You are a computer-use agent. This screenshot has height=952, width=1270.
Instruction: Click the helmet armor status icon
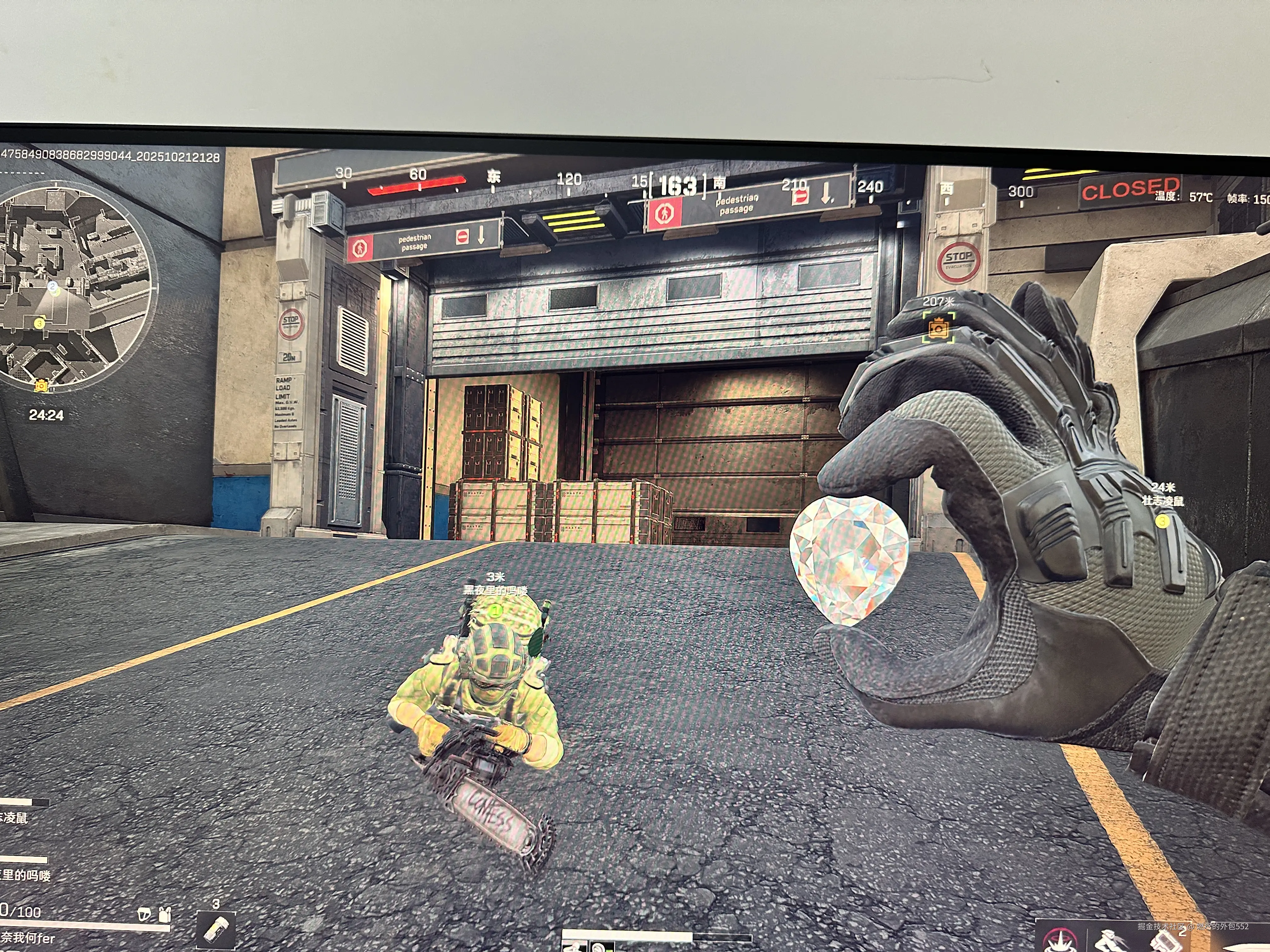[x=145, y=914]
